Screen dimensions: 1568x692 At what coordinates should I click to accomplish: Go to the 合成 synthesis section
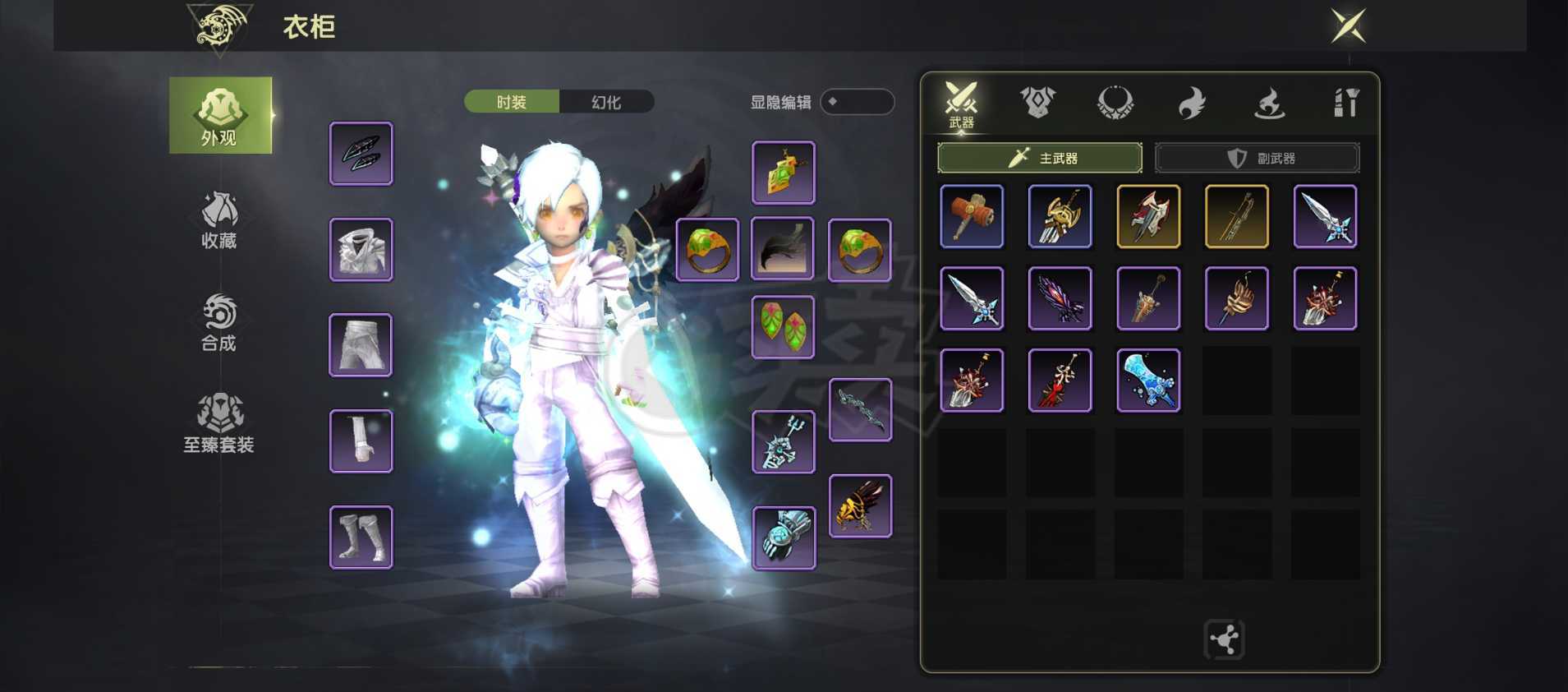point(219,322)
